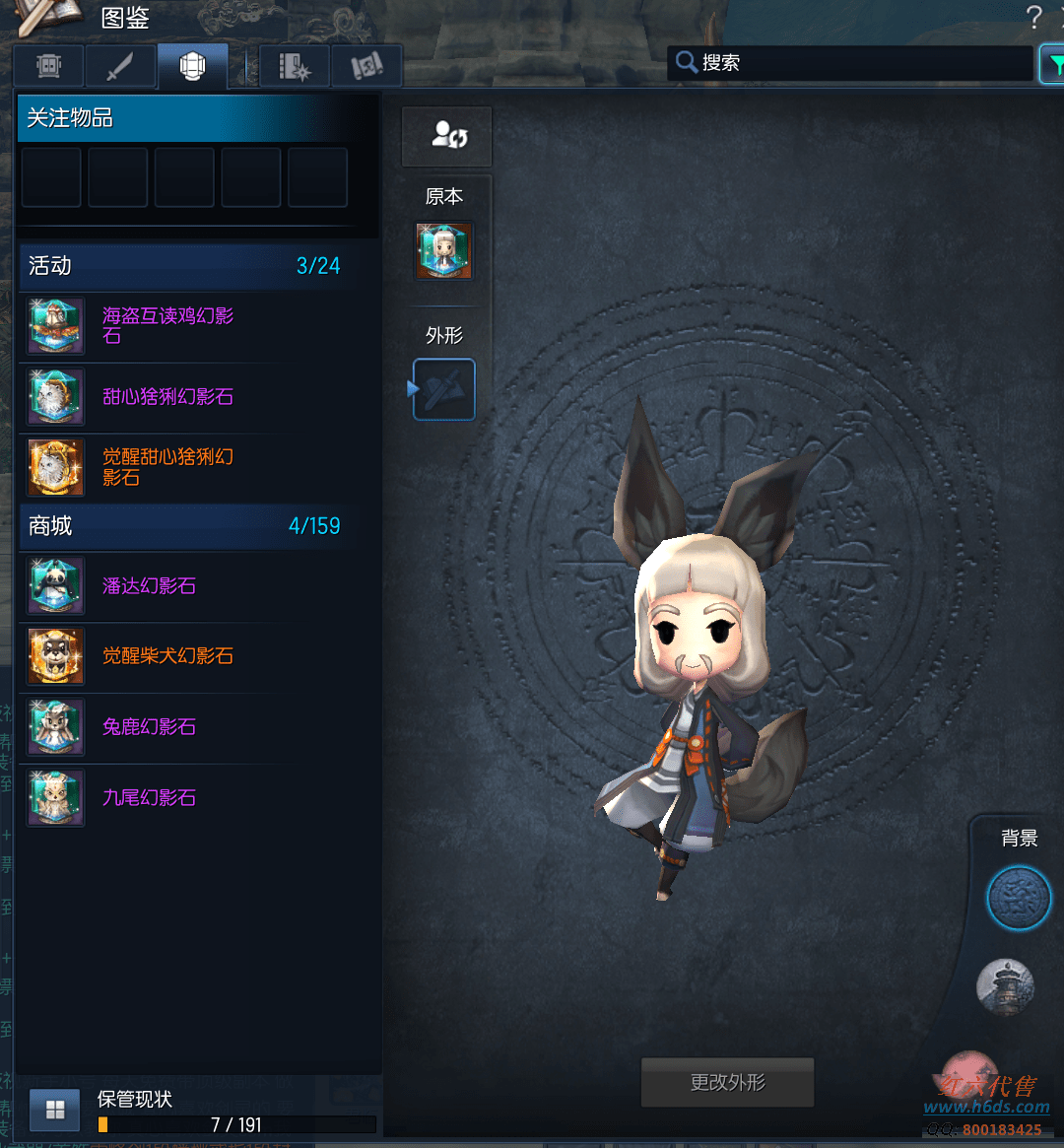
Task: Choose the blue emblem background
Action: click(1019, 898)
